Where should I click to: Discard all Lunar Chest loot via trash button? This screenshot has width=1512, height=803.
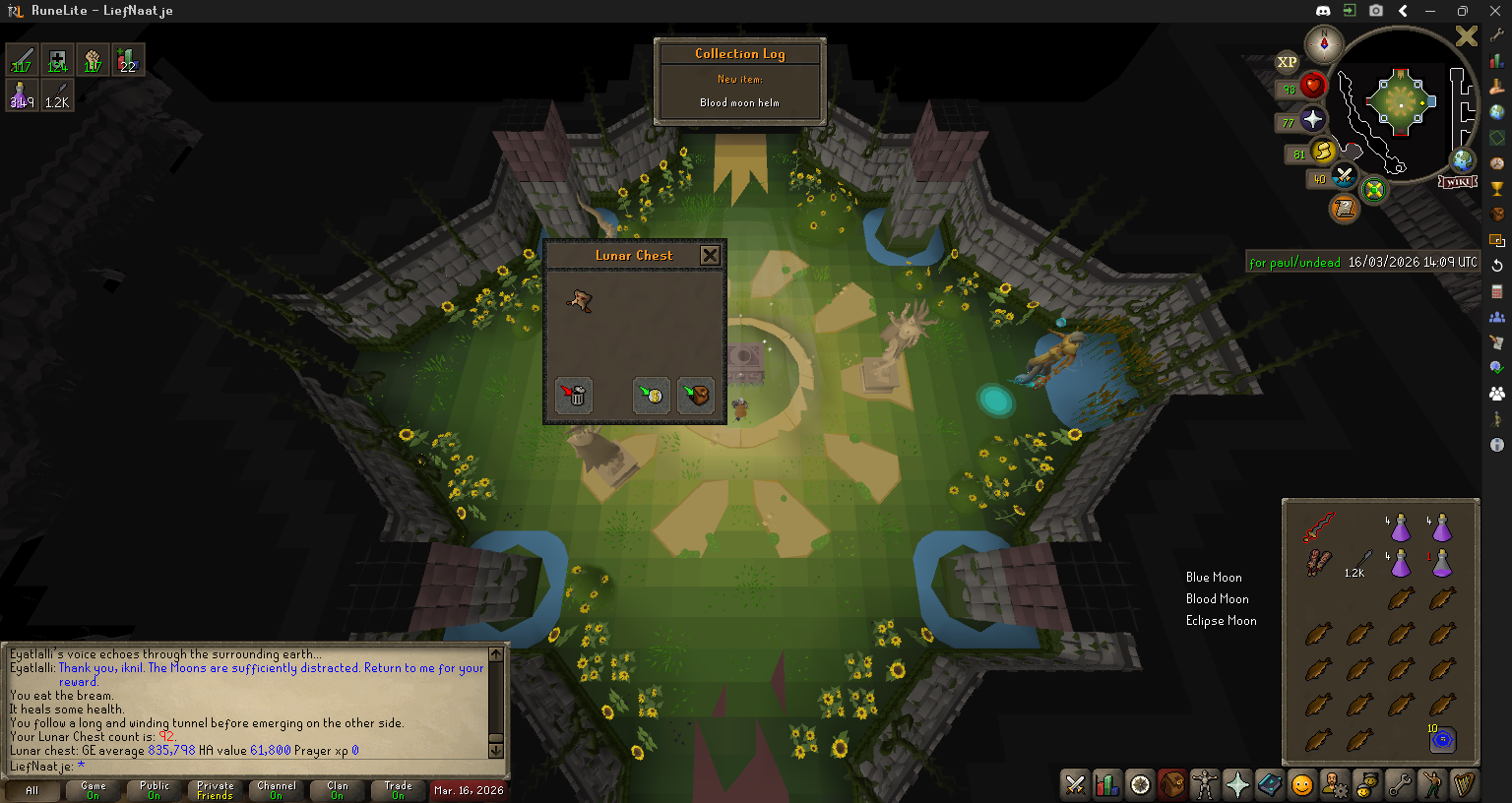(574, 396)
